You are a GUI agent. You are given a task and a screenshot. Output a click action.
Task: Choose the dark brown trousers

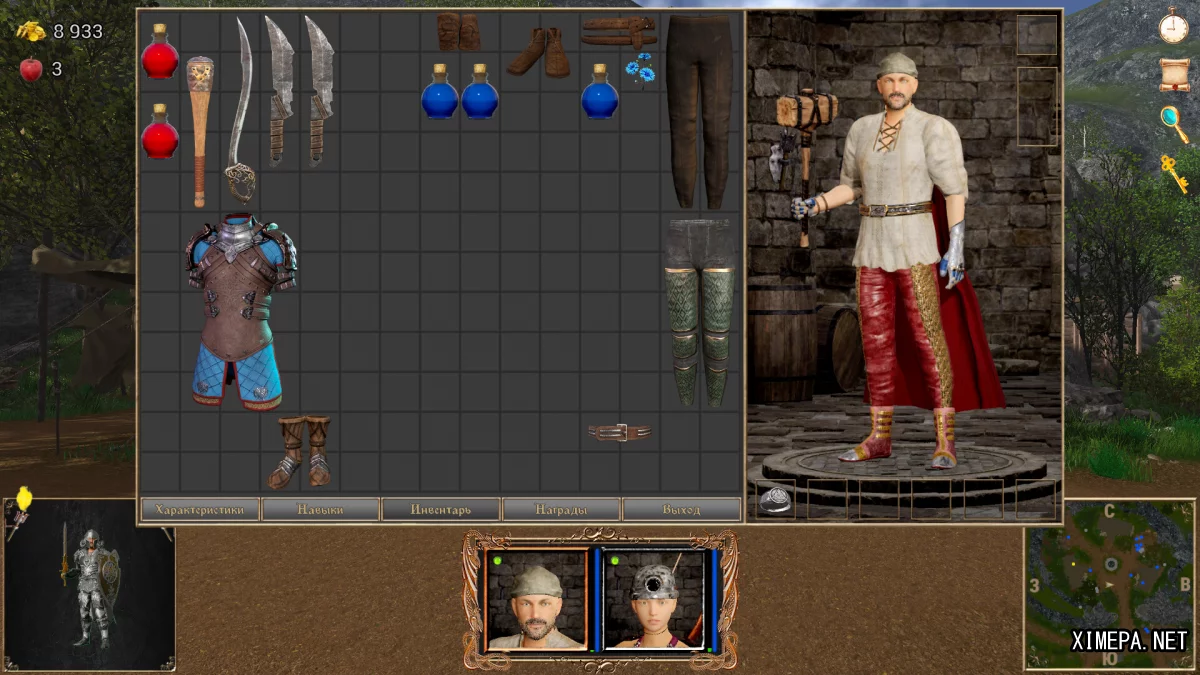click(699, 110)
